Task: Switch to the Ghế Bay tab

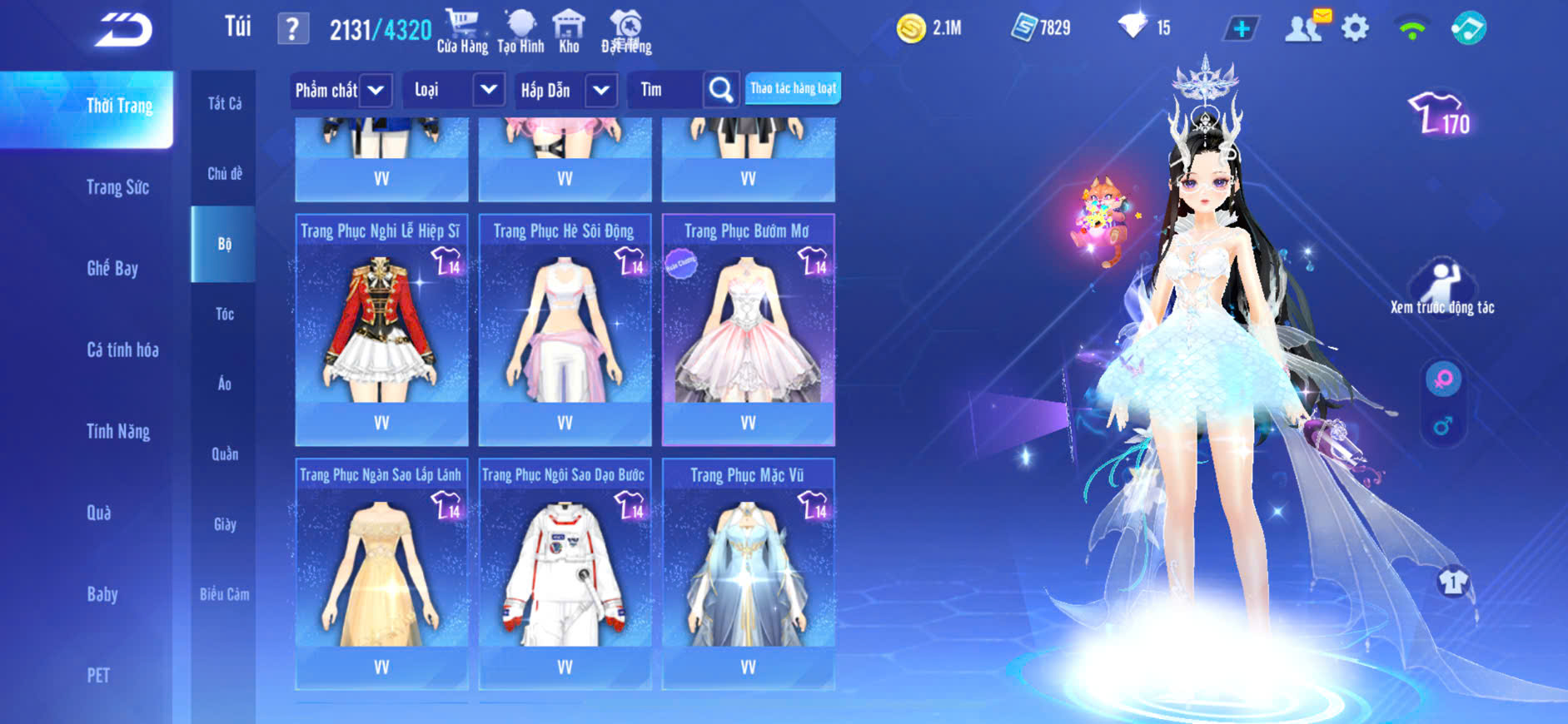Action: click(112, 268)
